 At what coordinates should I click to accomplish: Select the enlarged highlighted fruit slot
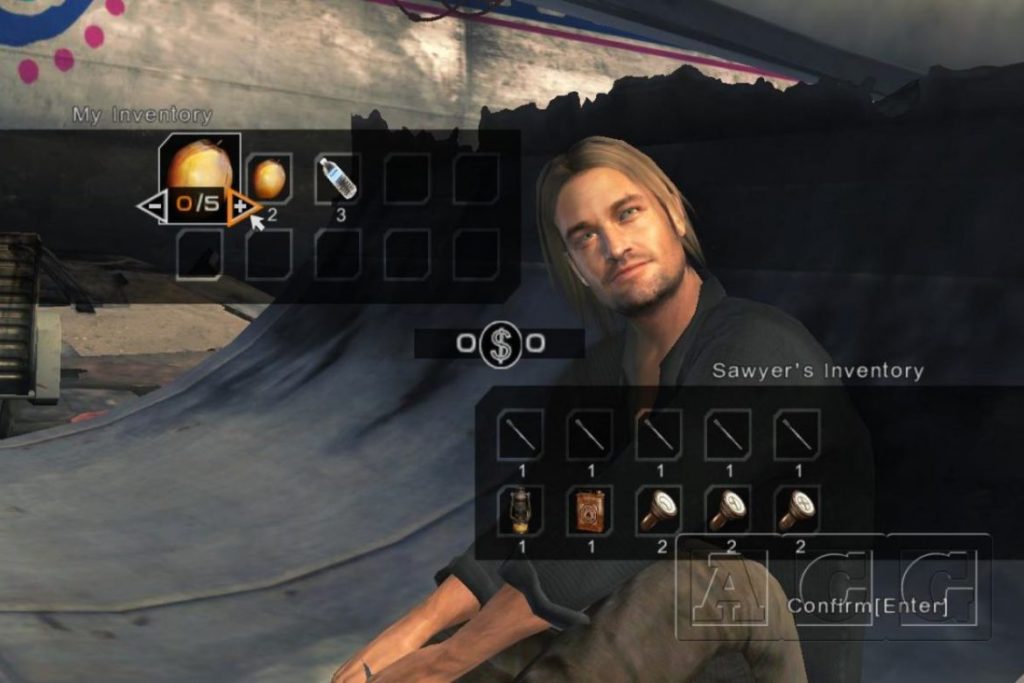(x=199, y=164)
